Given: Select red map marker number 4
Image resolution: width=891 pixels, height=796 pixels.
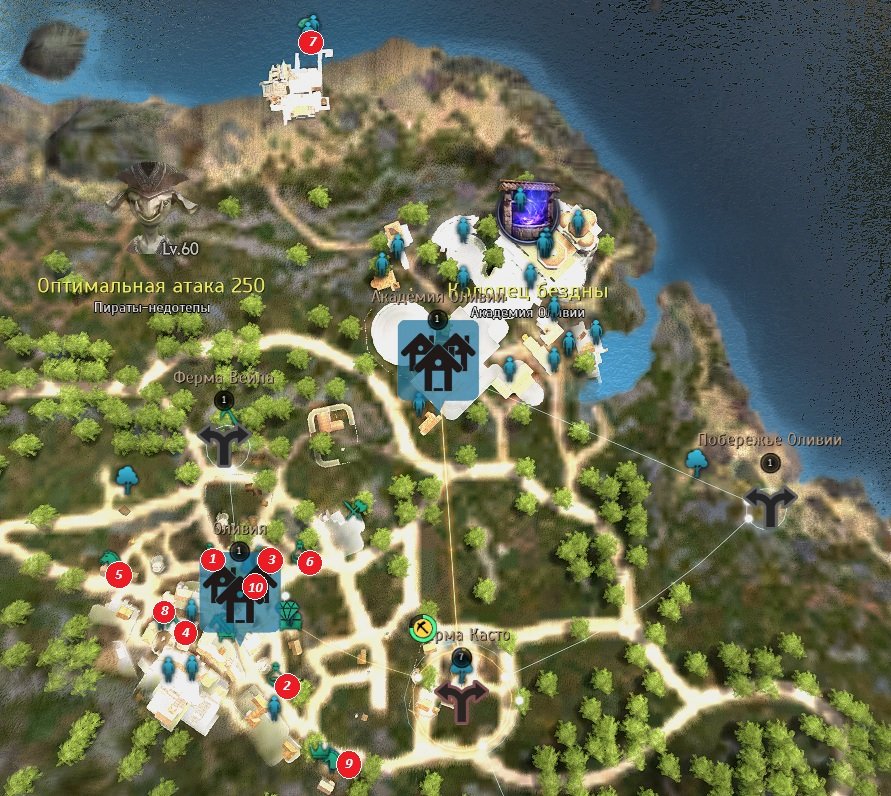Looking at the screenshot, I should (x=184, y=632).
